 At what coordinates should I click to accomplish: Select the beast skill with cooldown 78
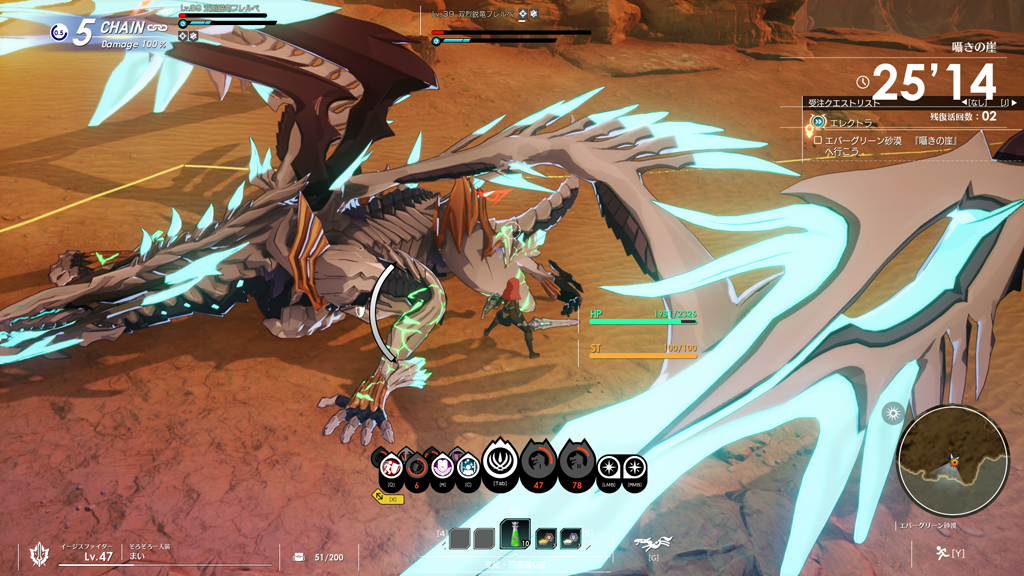coord(575,464)
